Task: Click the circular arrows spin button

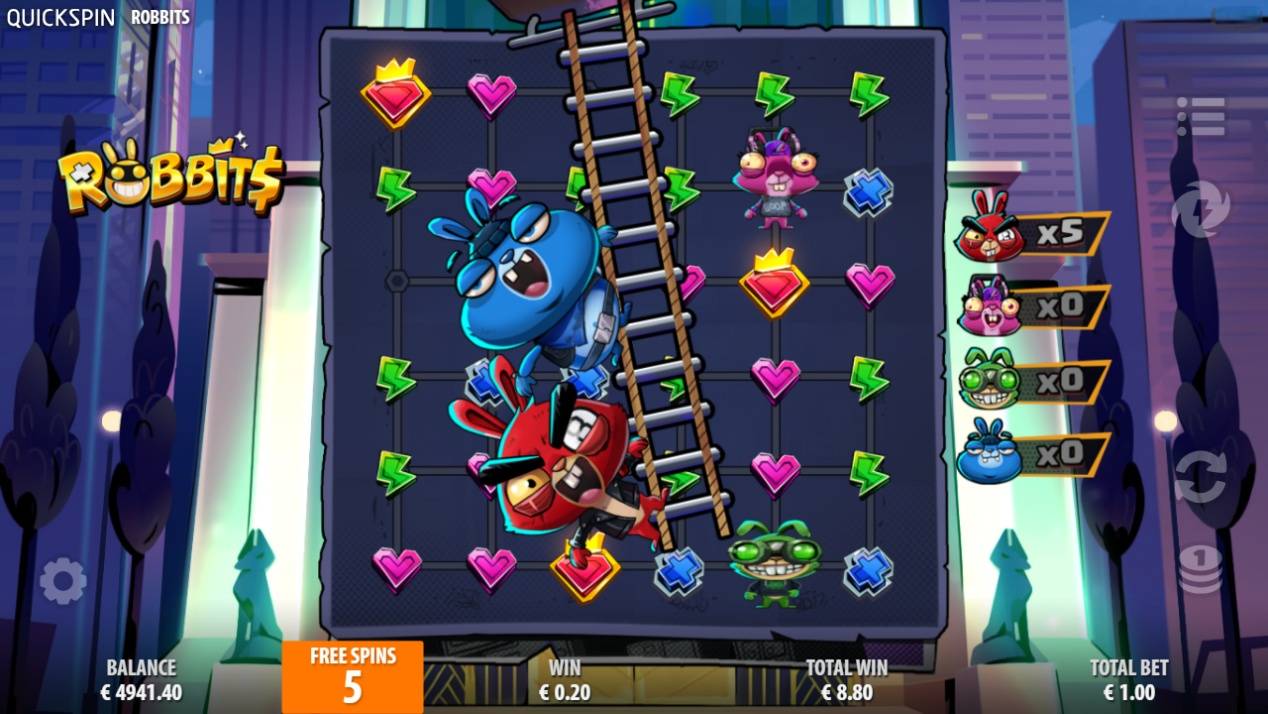Action: tap(1200, 477)
